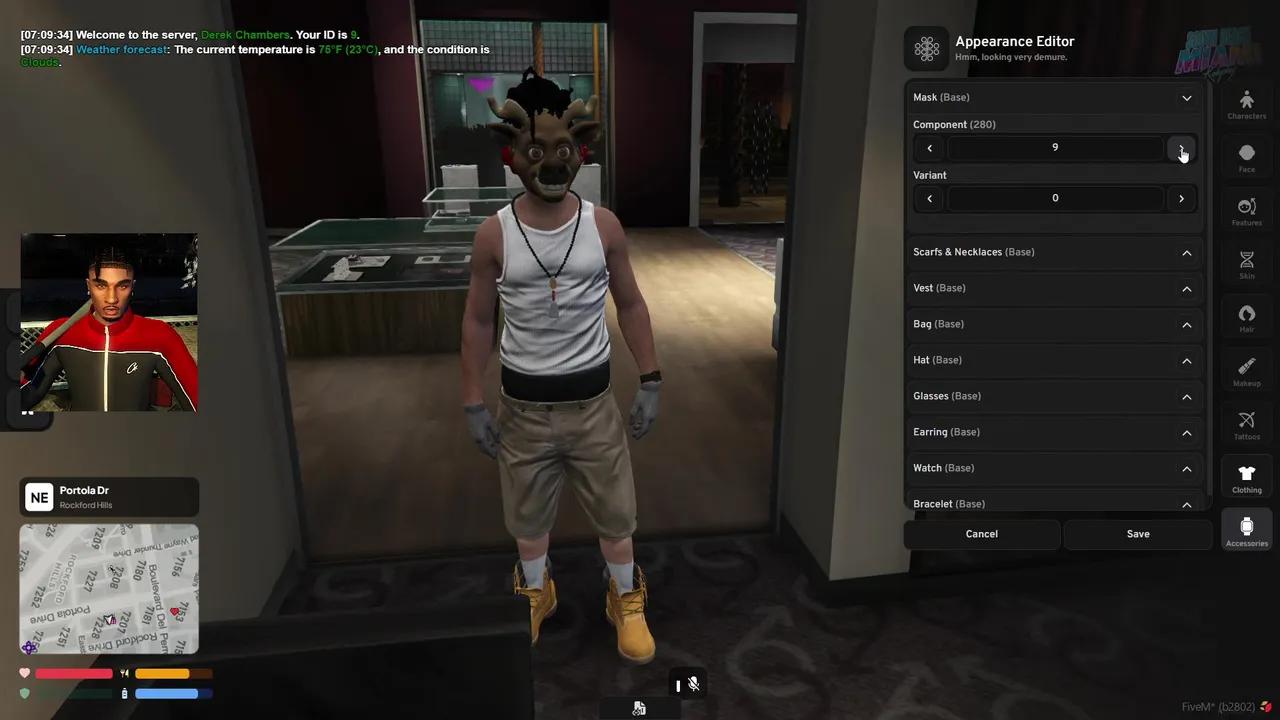Click the Save button
1280x720 pixels.
click(1138, 533)
